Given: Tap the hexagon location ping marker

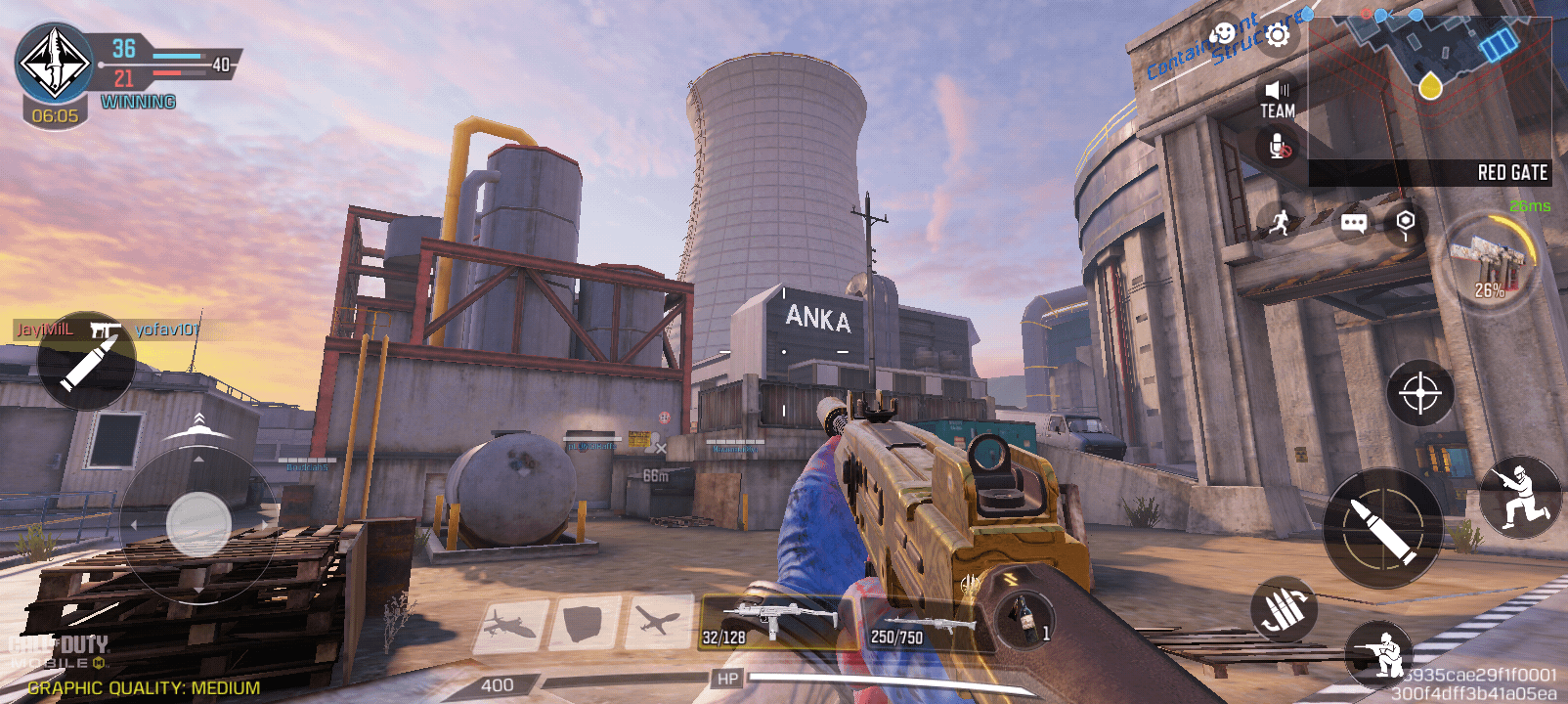Looking at the screenshot, I should (1405, 223).
